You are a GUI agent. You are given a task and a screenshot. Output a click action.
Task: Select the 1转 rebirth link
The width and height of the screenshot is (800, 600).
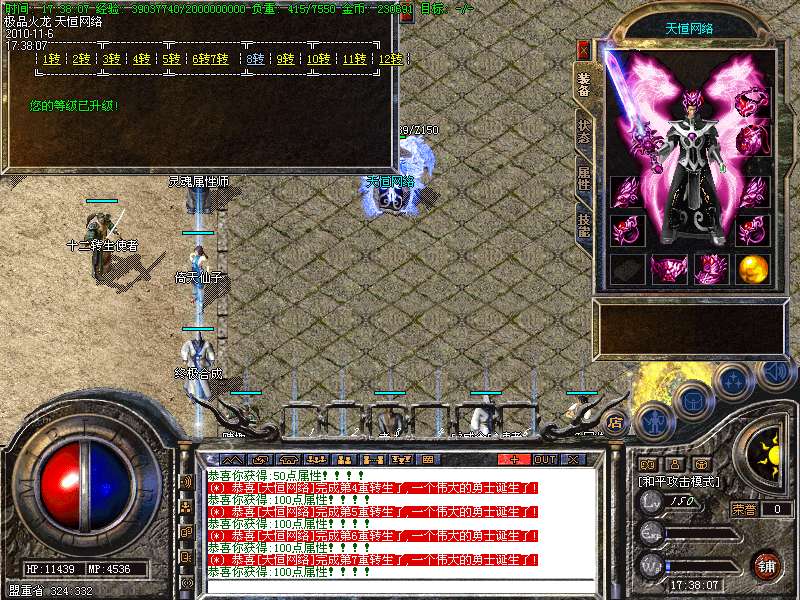coord(50,59)
